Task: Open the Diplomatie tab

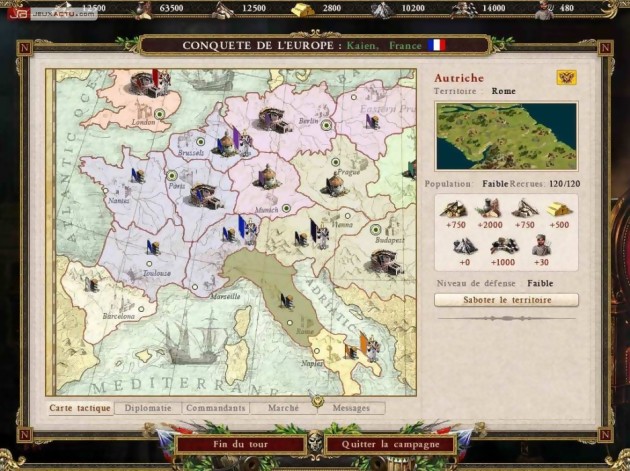Action: pyautogui.click(x=148, y=408)
